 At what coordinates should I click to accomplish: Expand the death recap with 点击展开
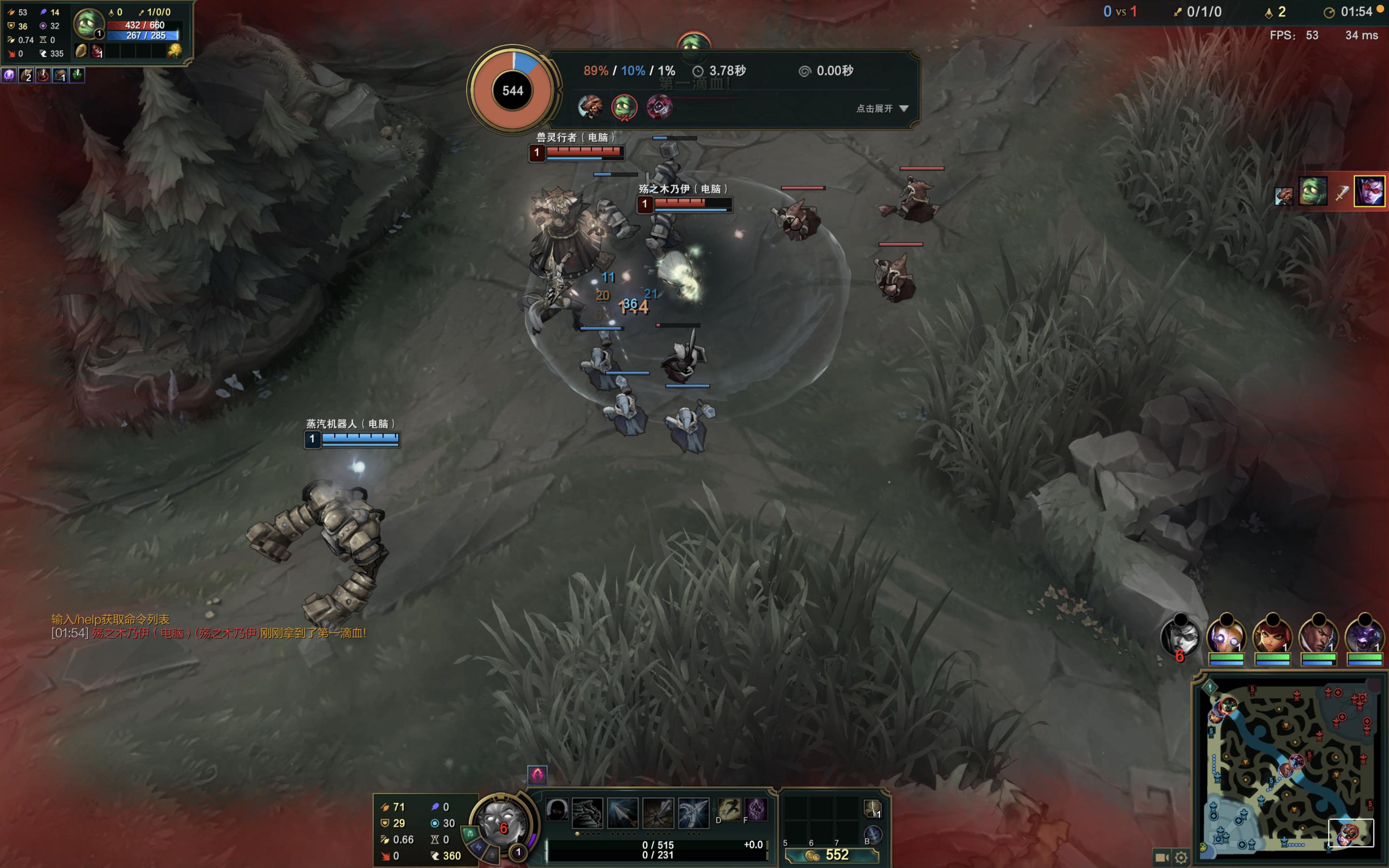point(882,108)
